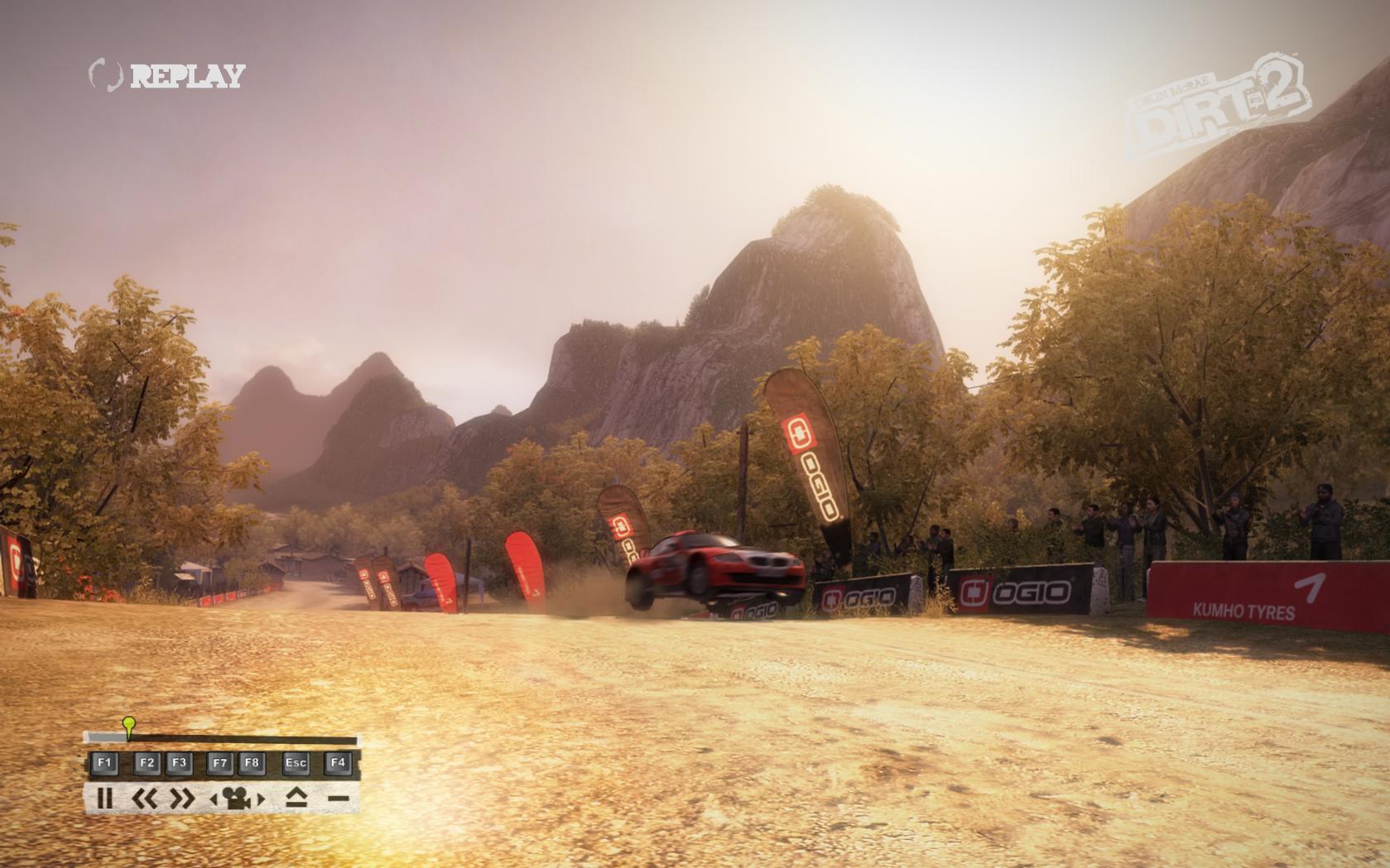Fast-forward the replay with the double-right arrows
Image resolution: width=1390 pixels, height=868 pixels.
tap(181, 798)
